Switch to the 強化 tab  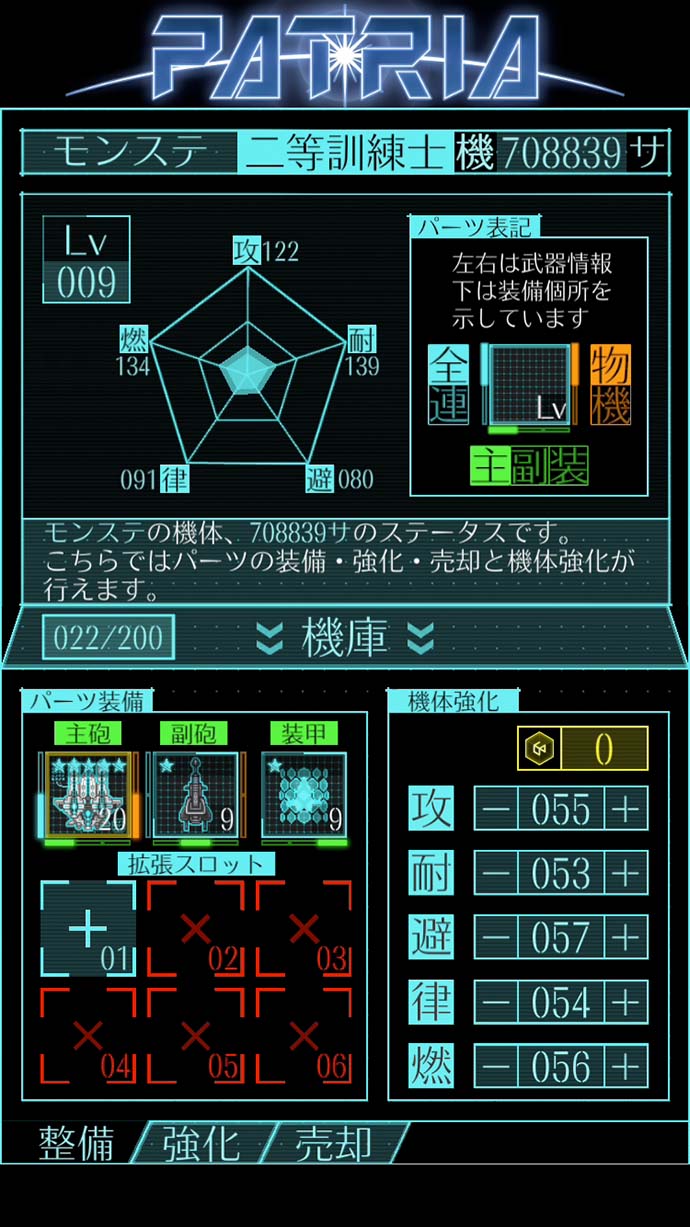tap(200, 1144)
